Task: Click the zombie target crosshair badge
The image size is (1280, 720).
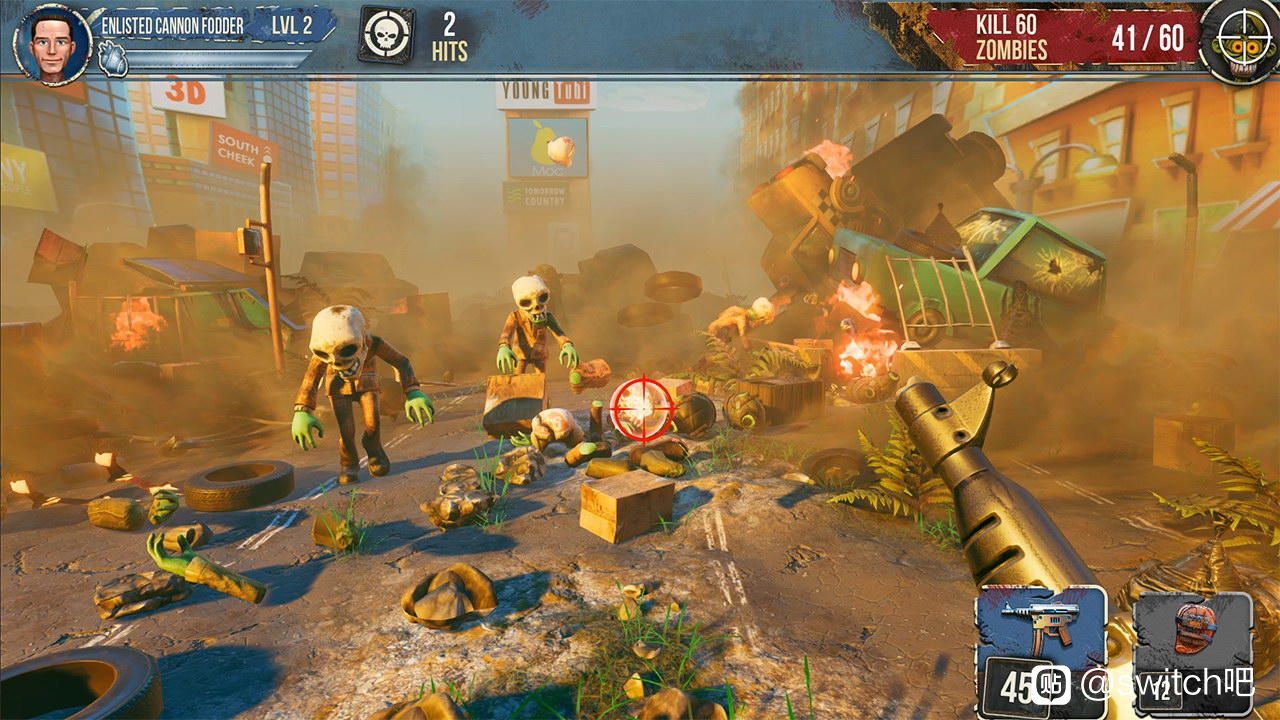Action: click(1240, 38)
